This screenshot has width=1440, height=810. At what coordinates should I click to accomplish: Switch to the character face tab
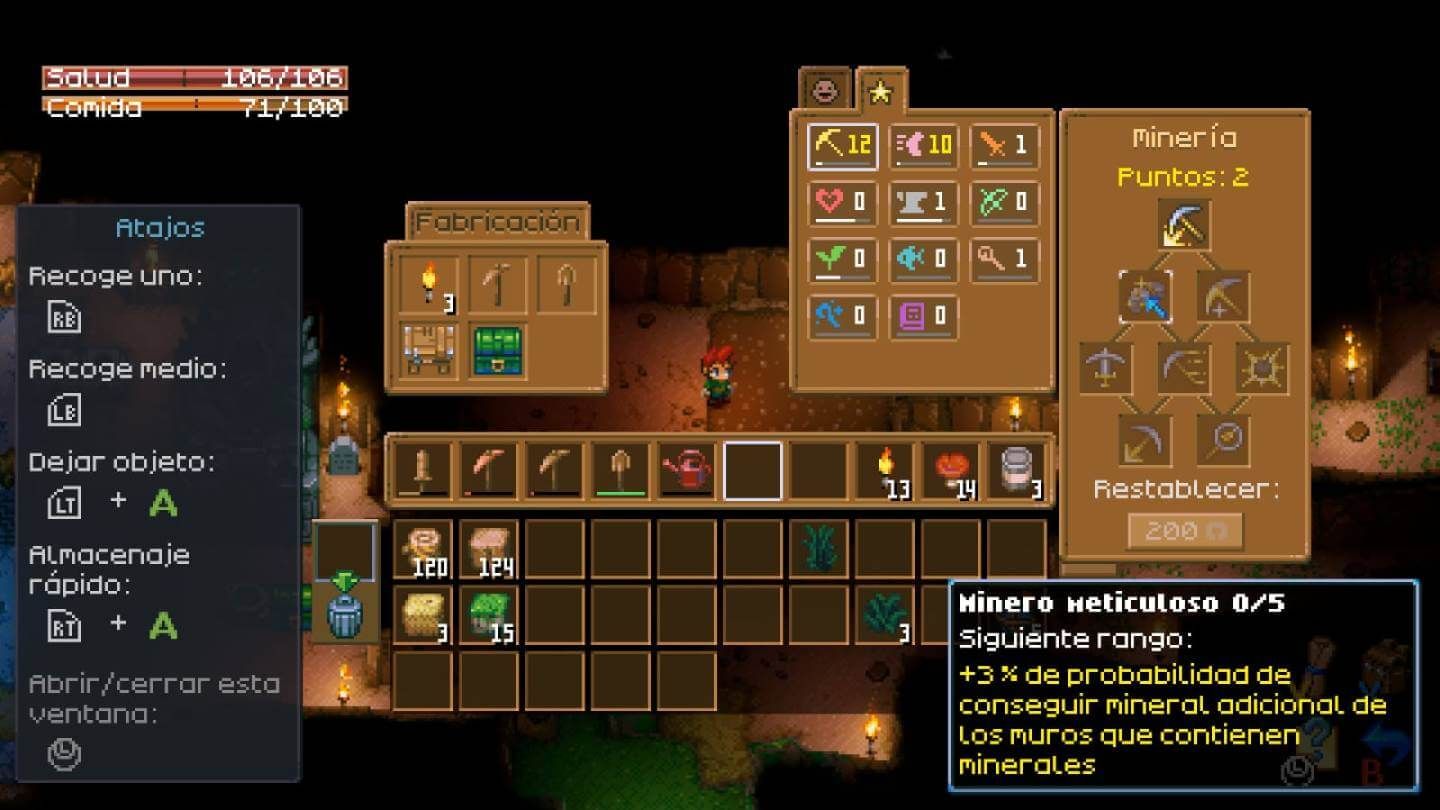(x=825, y=92)
